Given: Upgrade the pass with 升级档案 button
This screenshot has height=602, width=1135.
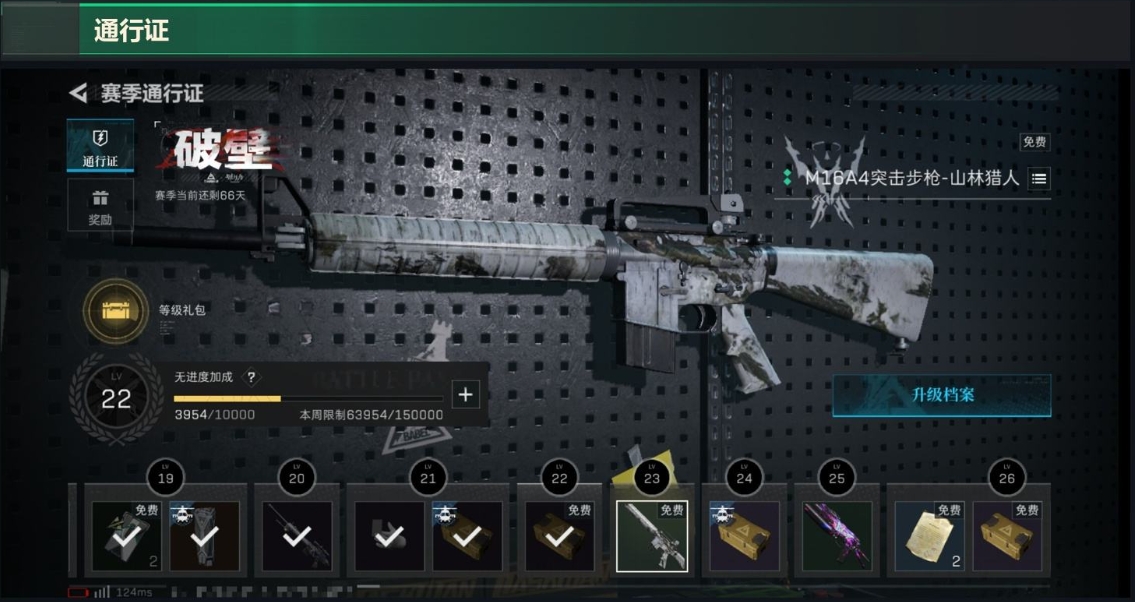Looking at the screenshot, I should point(941,395).
